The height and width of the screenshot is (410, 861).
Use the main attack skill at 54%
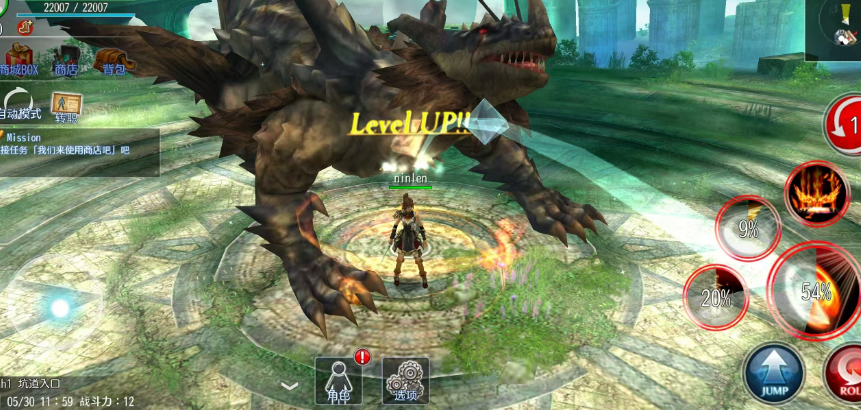[x=815, y=290]
